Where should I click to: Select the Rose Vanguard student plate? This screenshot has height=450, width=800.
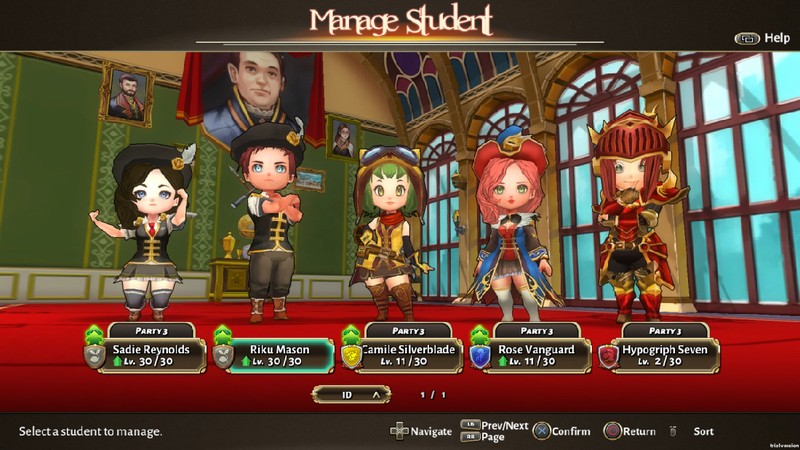pos(534,355)
